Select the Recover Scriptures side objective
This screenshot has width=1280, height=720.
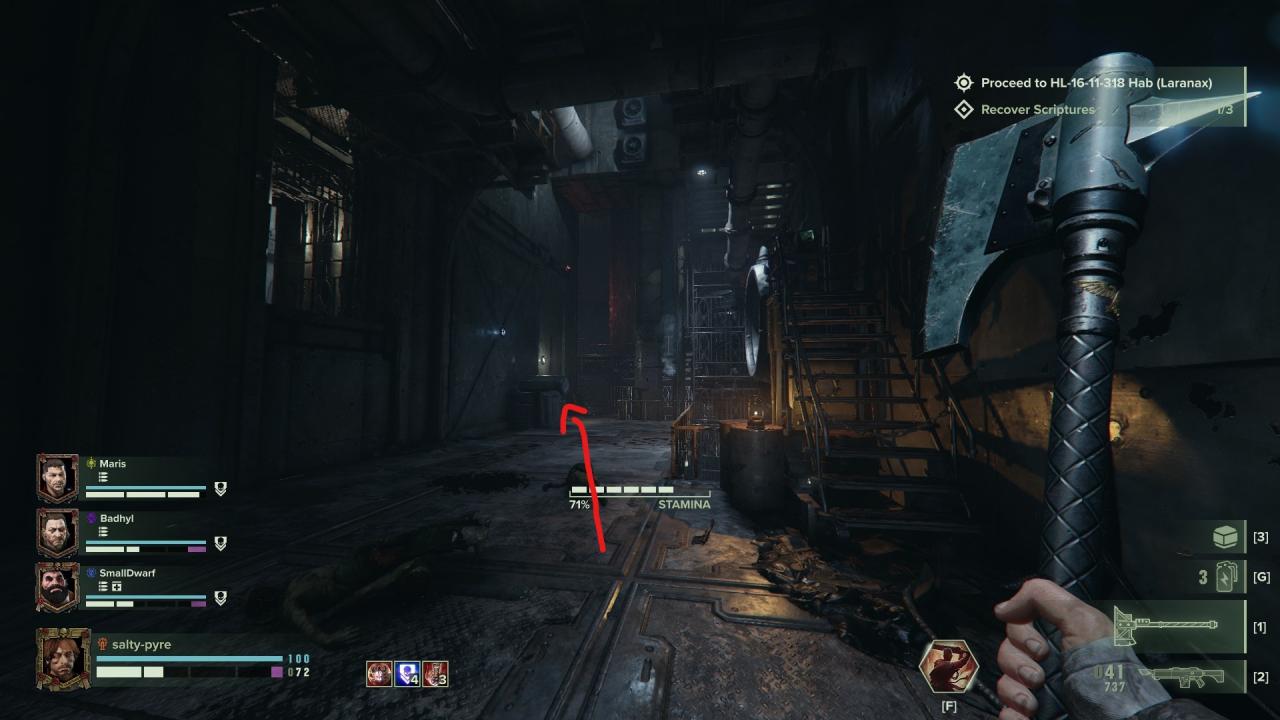tap(1037, 110)
